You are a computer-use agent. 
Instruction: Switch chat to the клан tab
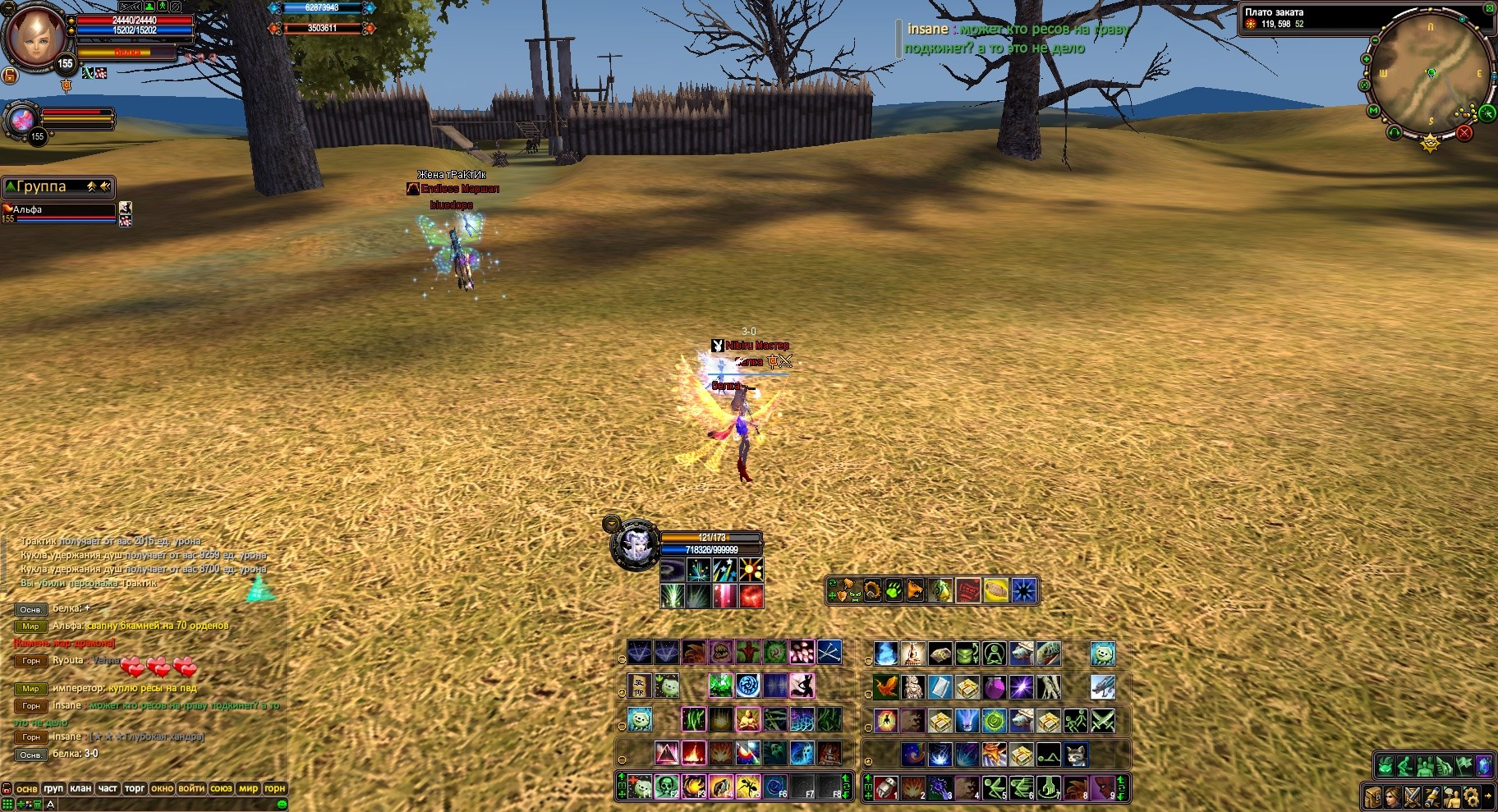tap(80, 788)
